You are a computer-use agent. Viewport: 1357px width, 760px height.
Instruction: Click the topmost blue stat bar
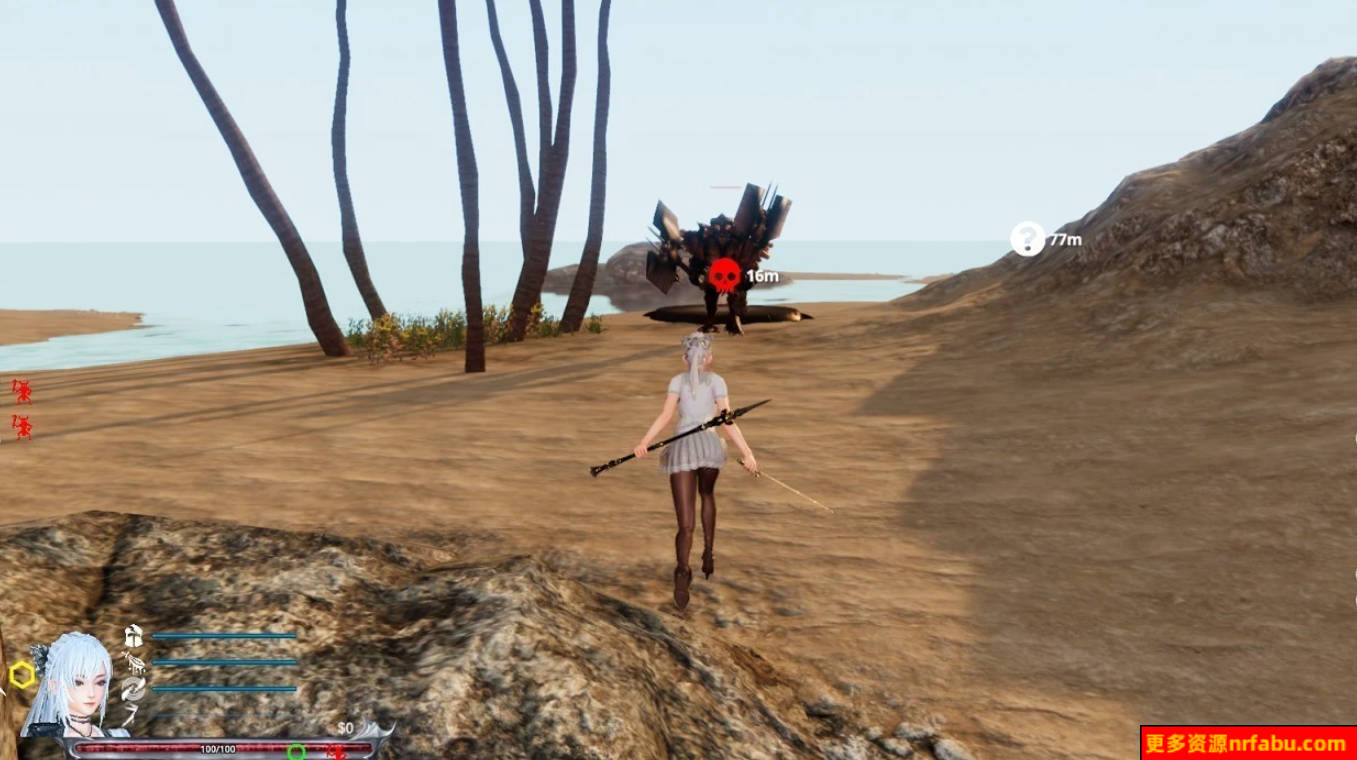pos(224,636)
